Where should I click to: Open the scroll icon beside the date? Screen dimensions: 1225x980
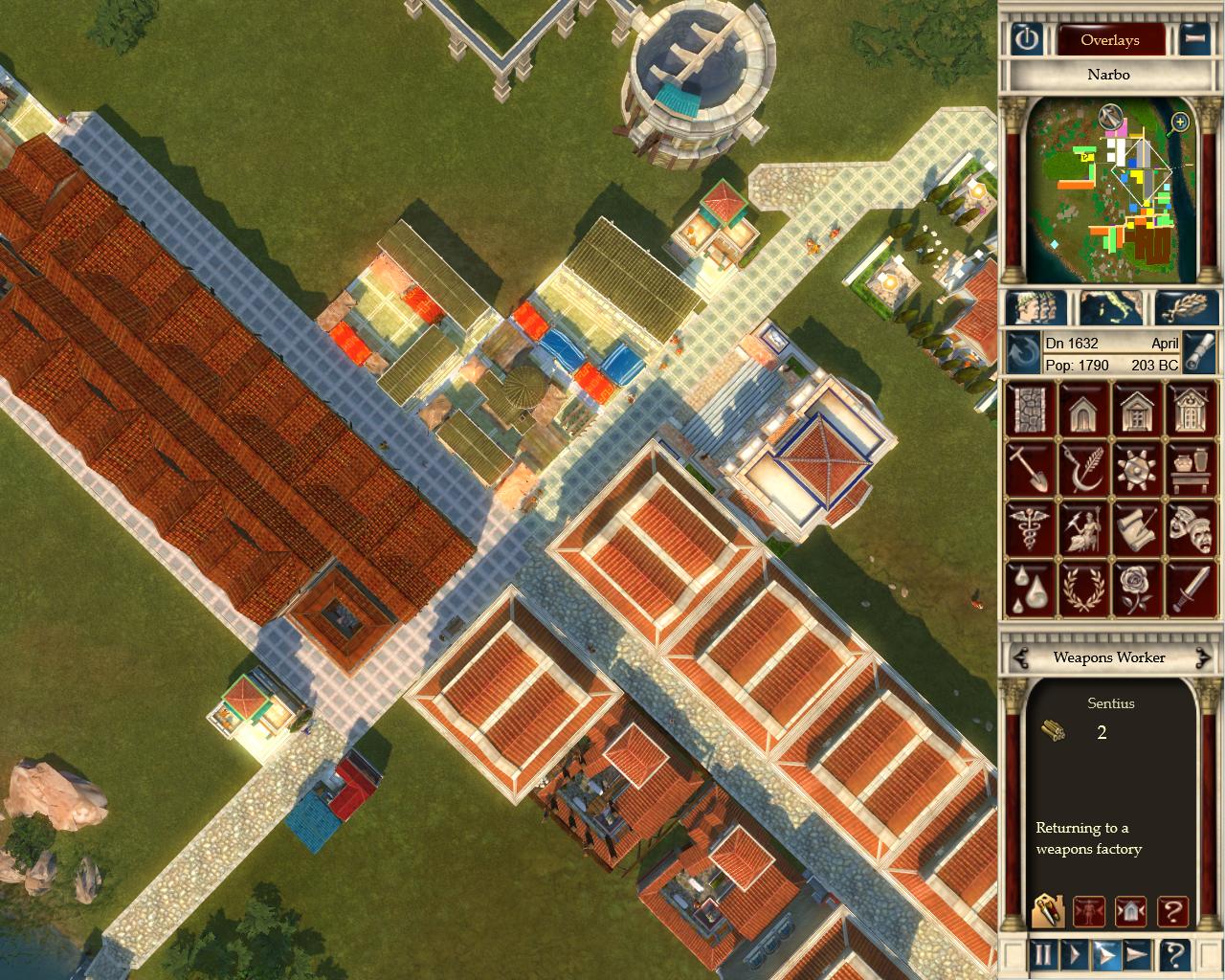[1199, 352]
